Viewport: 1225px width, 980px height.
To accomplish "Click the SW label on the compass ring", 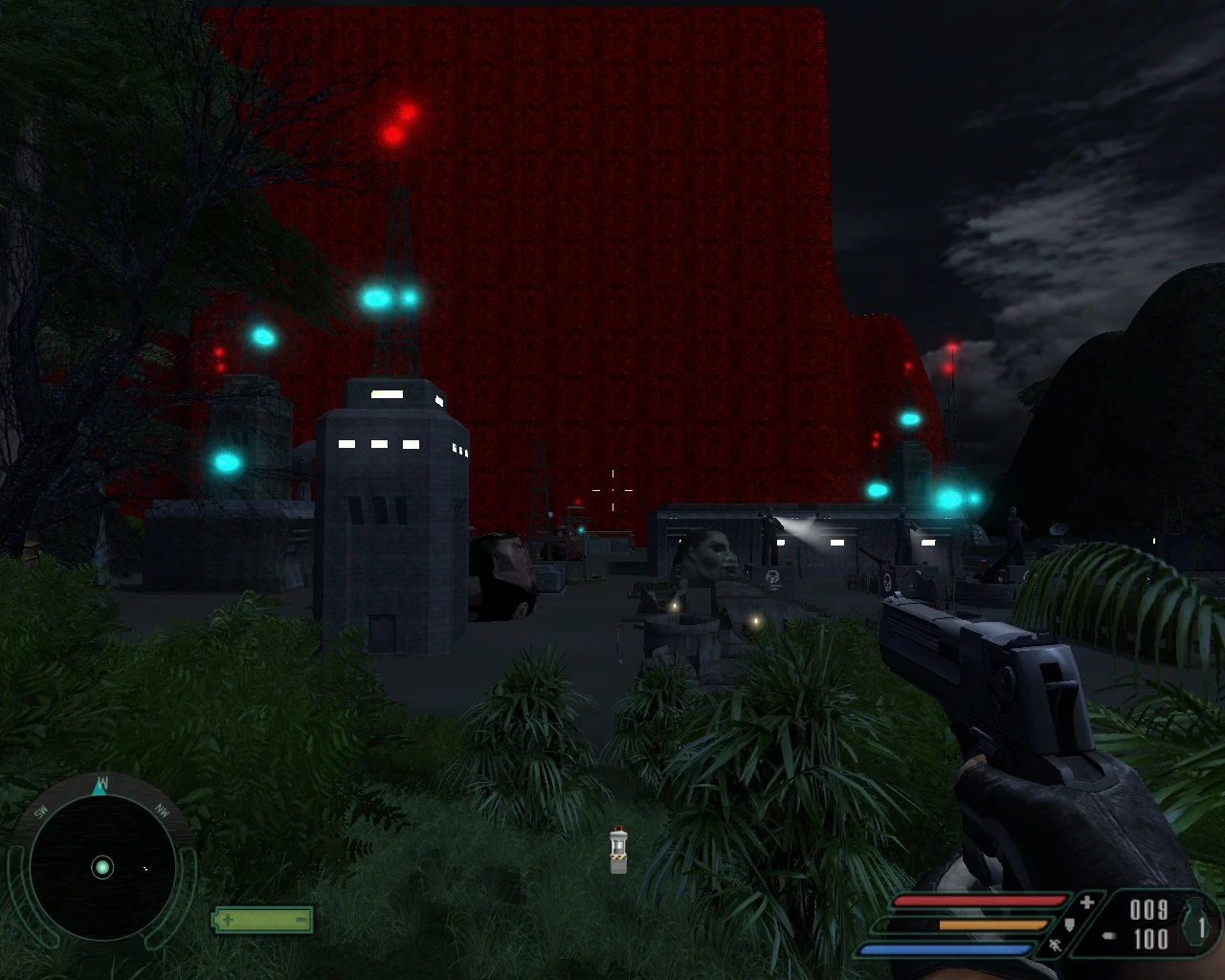I will tap(40, 812).
